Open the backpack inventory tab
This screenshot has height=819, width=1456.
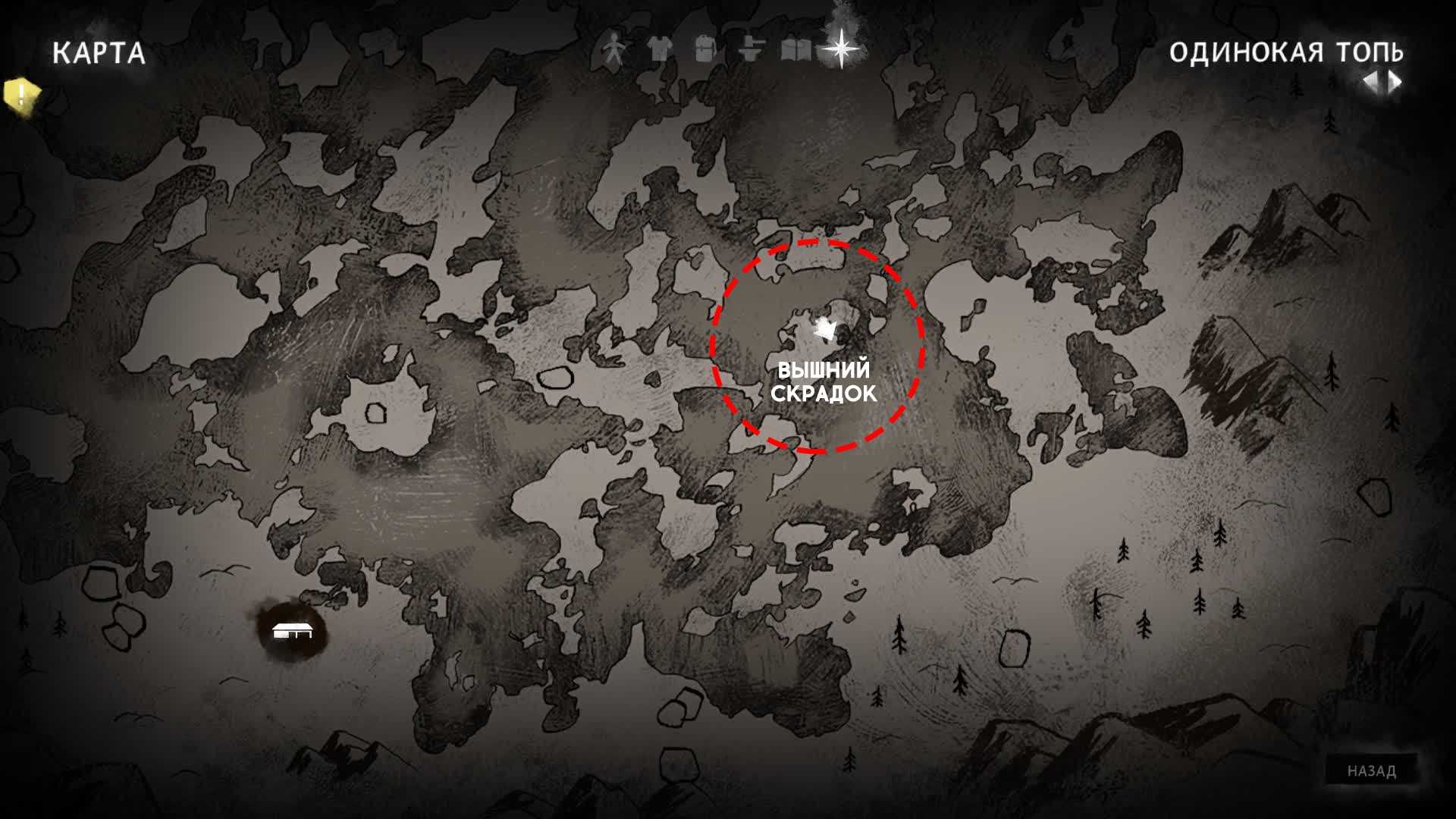click(704, 50)
